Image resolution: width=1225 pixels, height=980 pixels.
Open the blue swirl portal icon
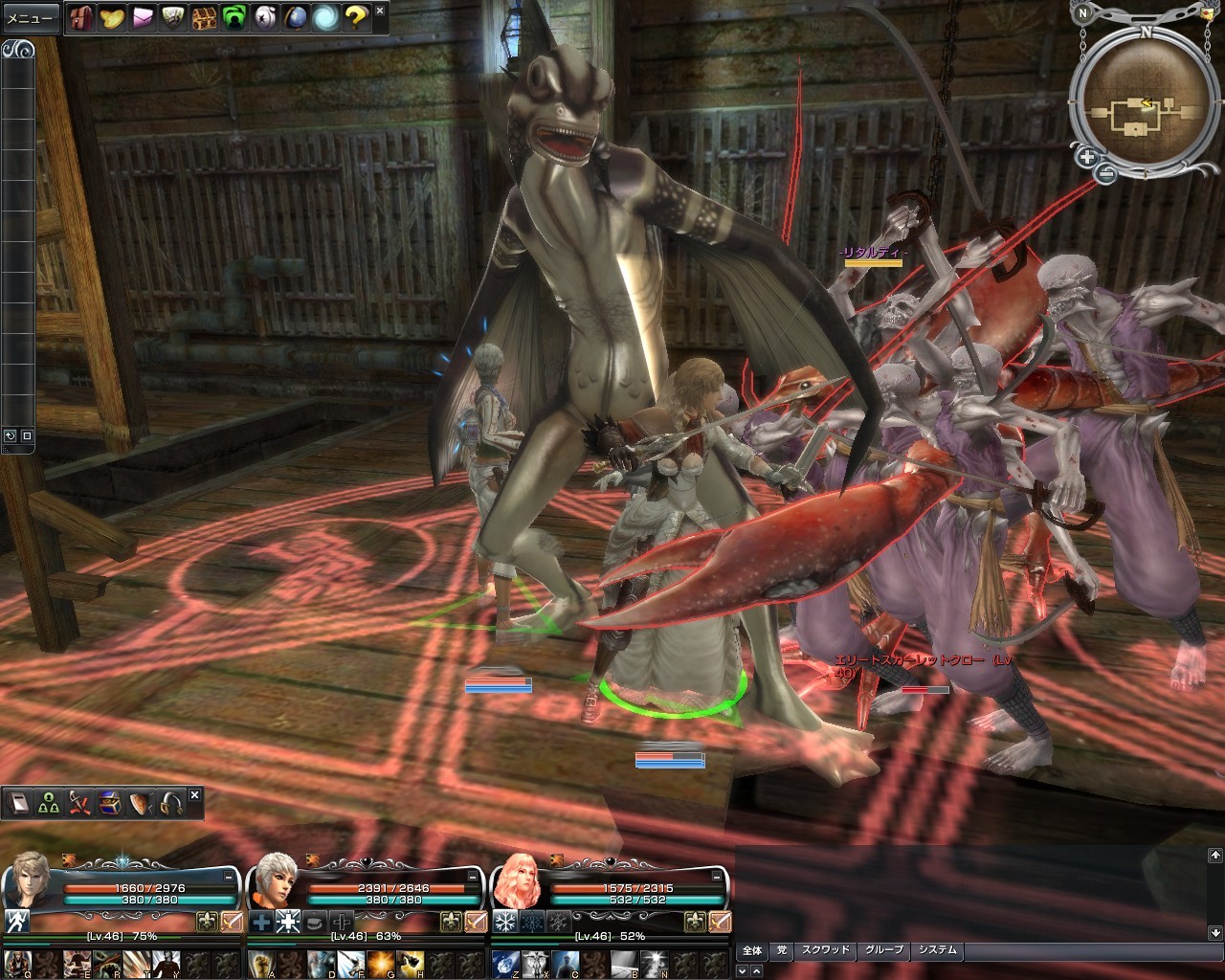pos(325,17)
